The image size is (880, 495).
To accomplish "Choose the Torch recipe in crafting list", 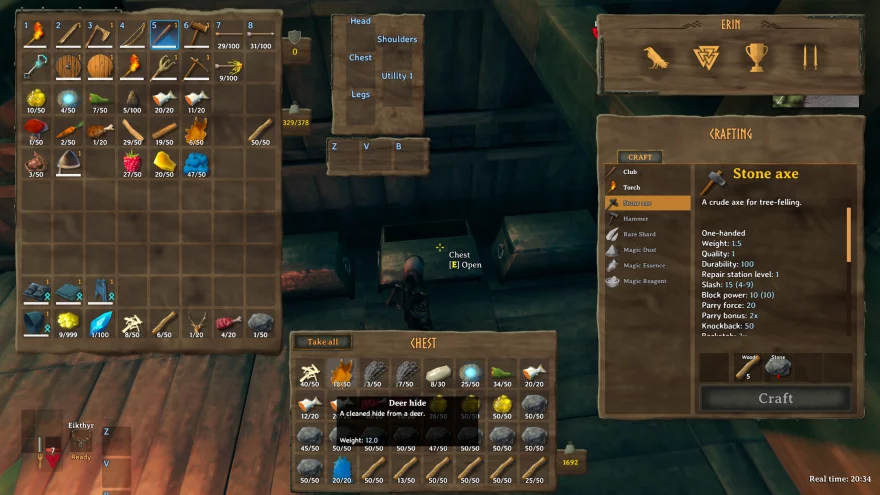I will pos(632,187).
